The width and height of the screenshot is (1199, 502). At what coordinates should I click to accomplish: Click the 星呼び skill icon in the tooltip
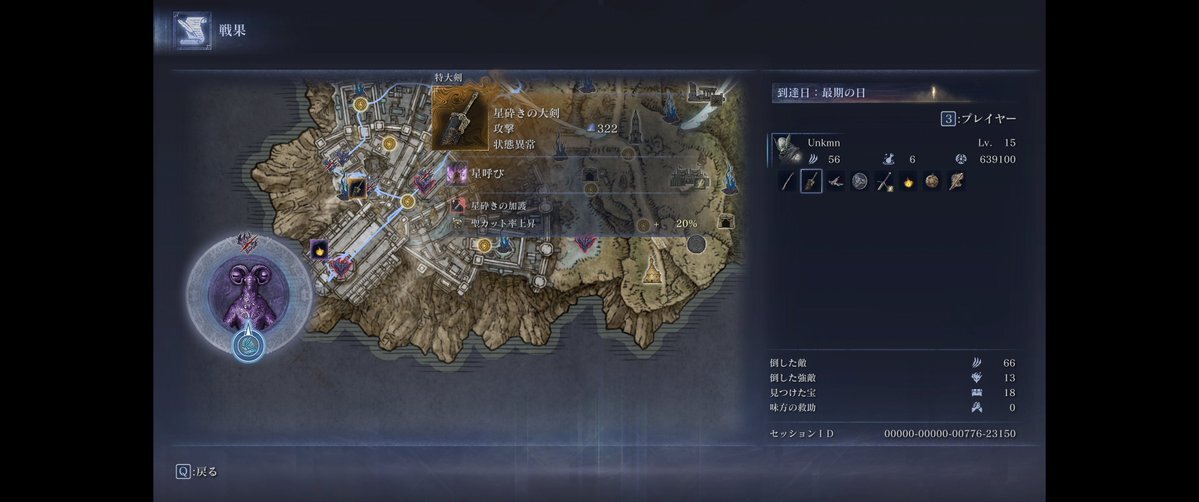(x=458, y=175)
